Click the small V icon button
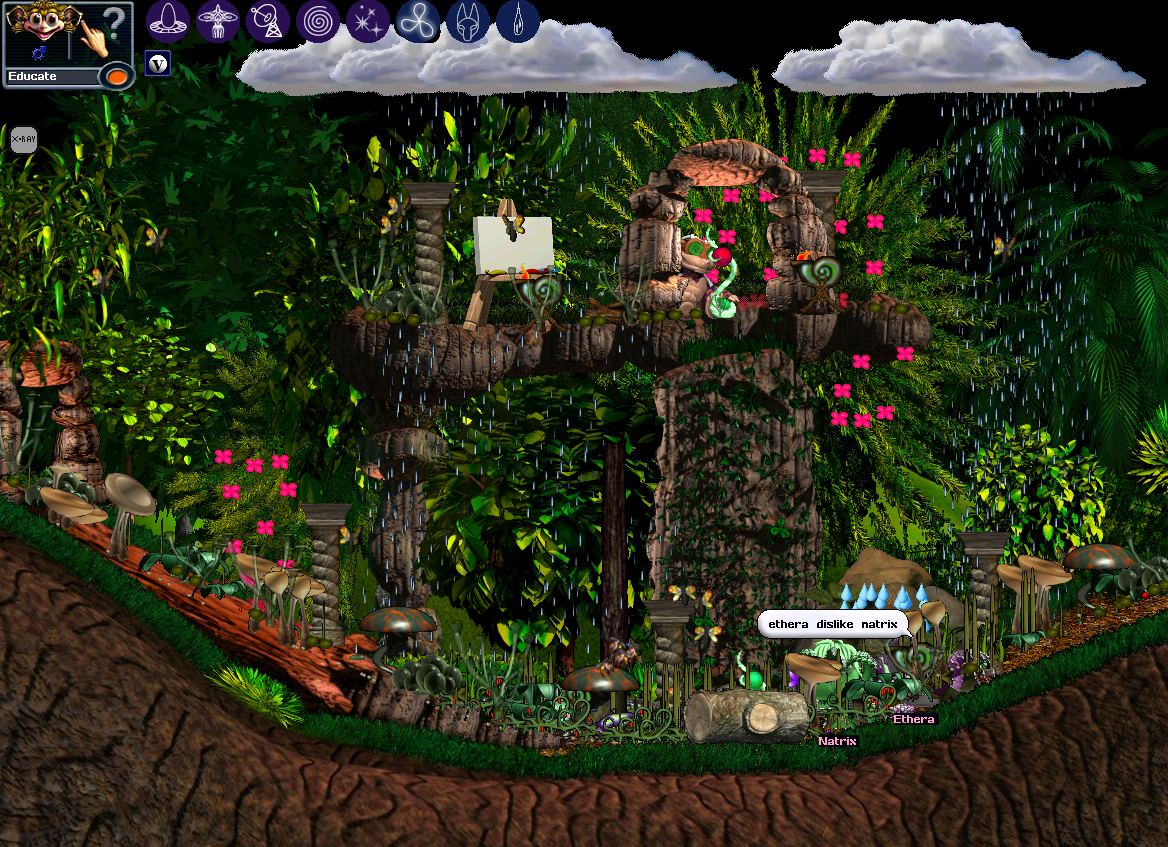This screenshot has width=1168, height=847. 158,64
